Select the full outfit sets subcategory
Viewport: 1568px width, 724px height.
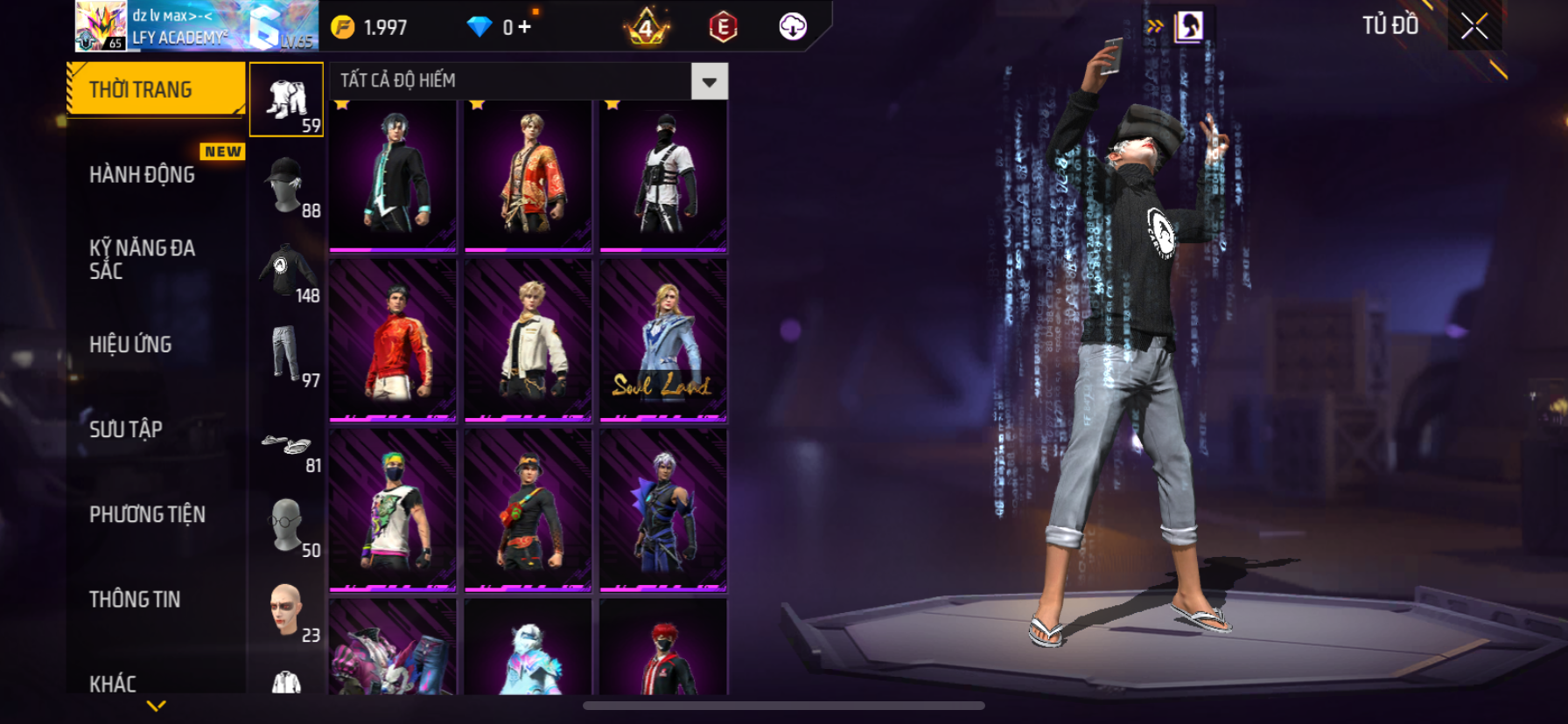click(286, 99)
